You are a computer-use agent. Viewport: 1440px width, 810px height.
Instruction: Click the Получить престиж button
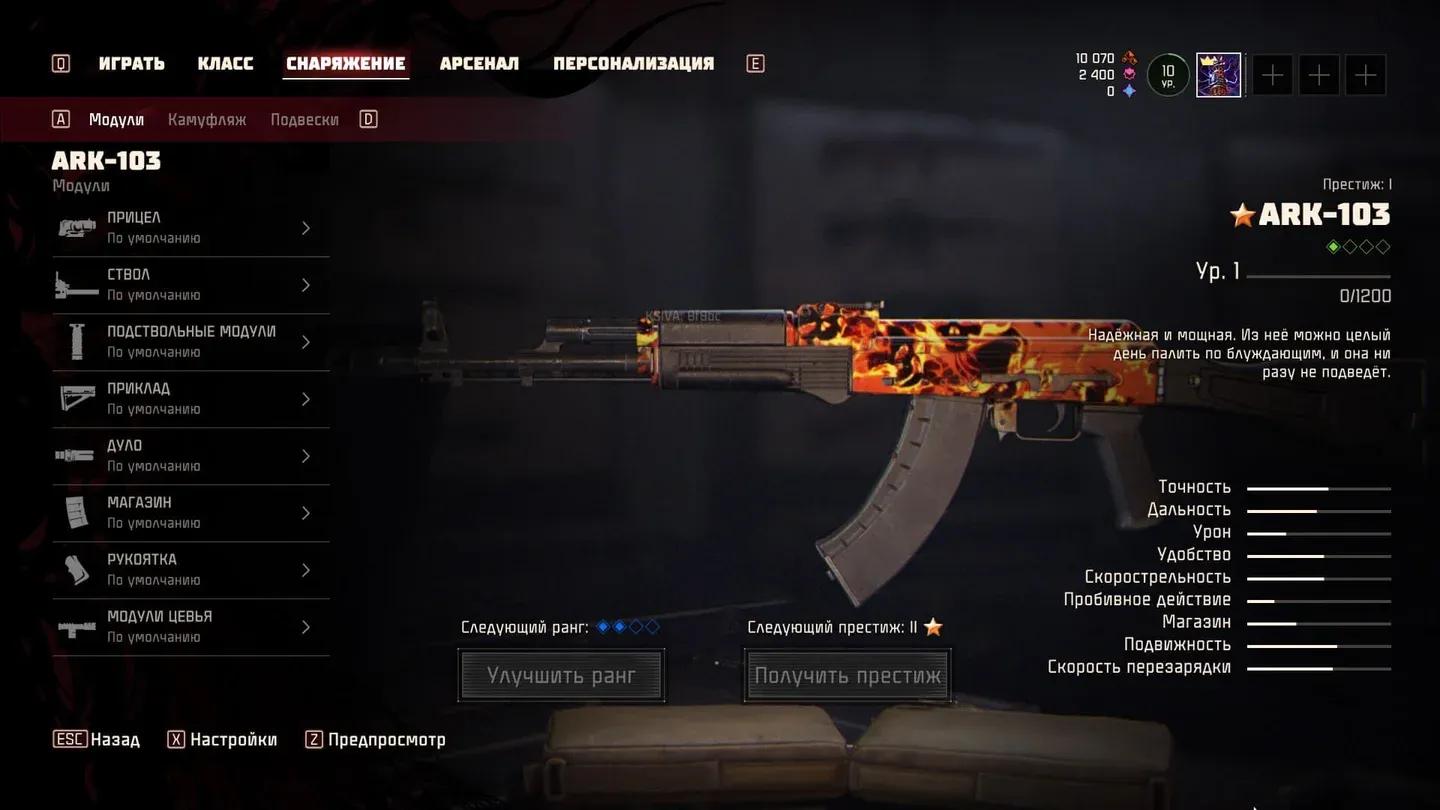847,675
